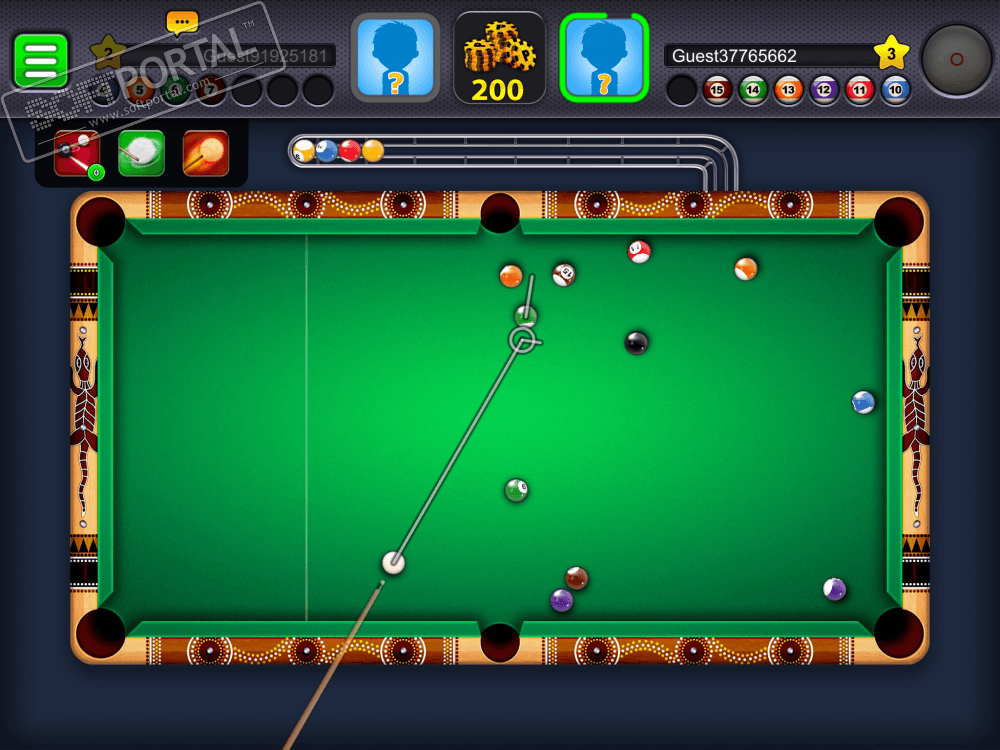Open the green hamburger menu

(41, 61)
